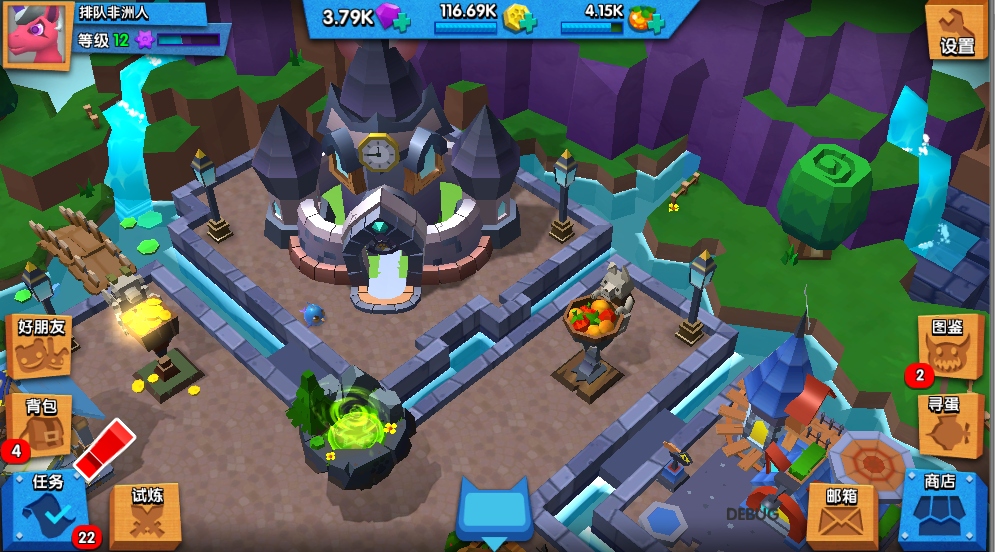Open the 背包 backpack inventory
This screenshot has height=552, width=995.
point(40,422)
